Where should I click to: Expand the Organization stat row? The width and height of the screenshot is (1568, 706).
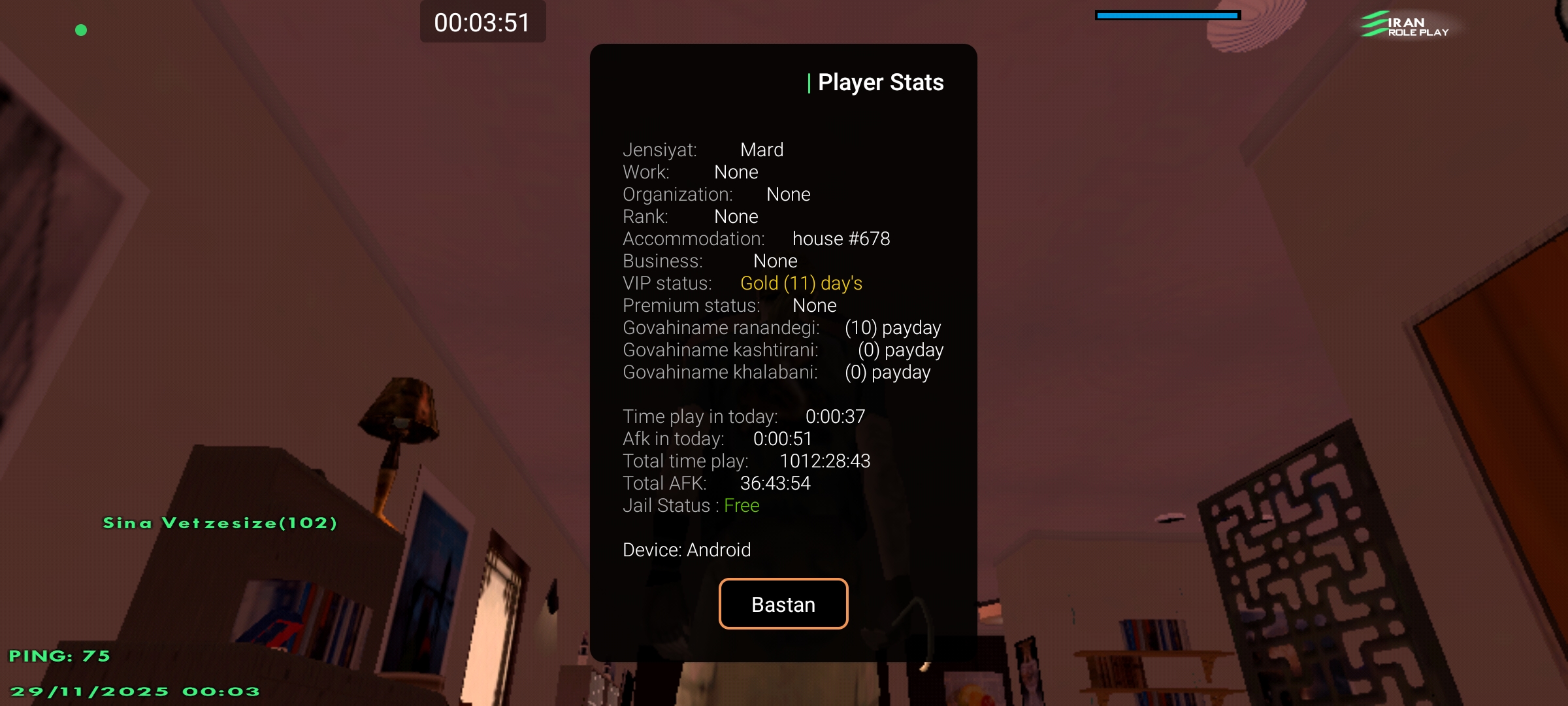coord(717,193)
